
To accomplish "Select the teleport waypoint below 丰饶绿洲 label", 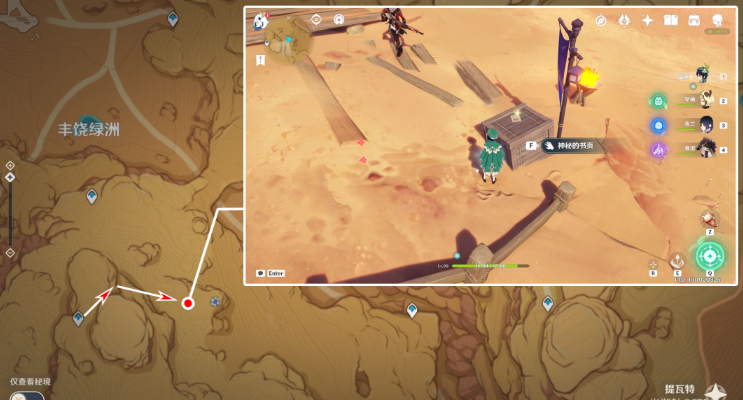I will coord(92,196).
